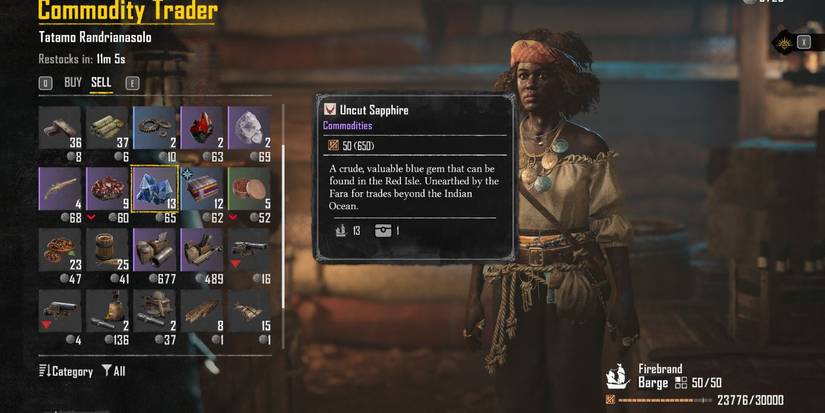Choose the round copper item on green
The height and width of the screenshot is (413, 825).
(x=249, y=188)
